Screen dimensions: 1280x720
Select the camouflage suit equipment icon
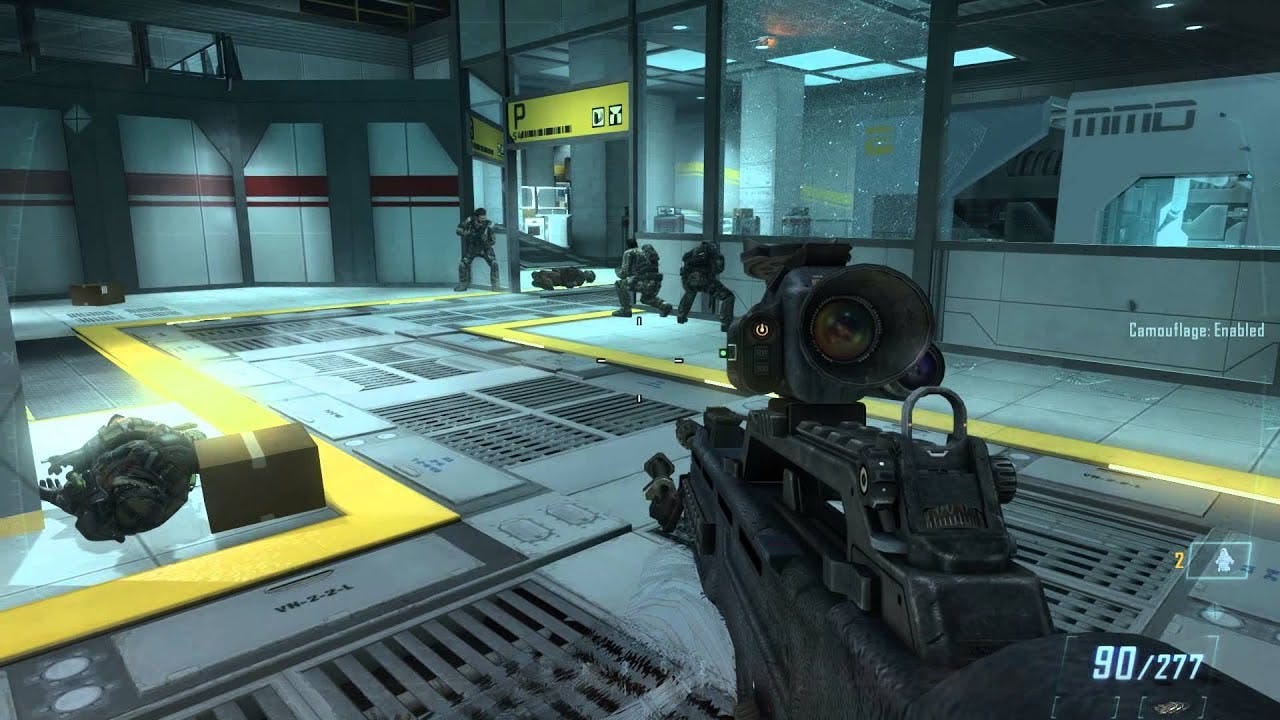tap(1224, 560)
